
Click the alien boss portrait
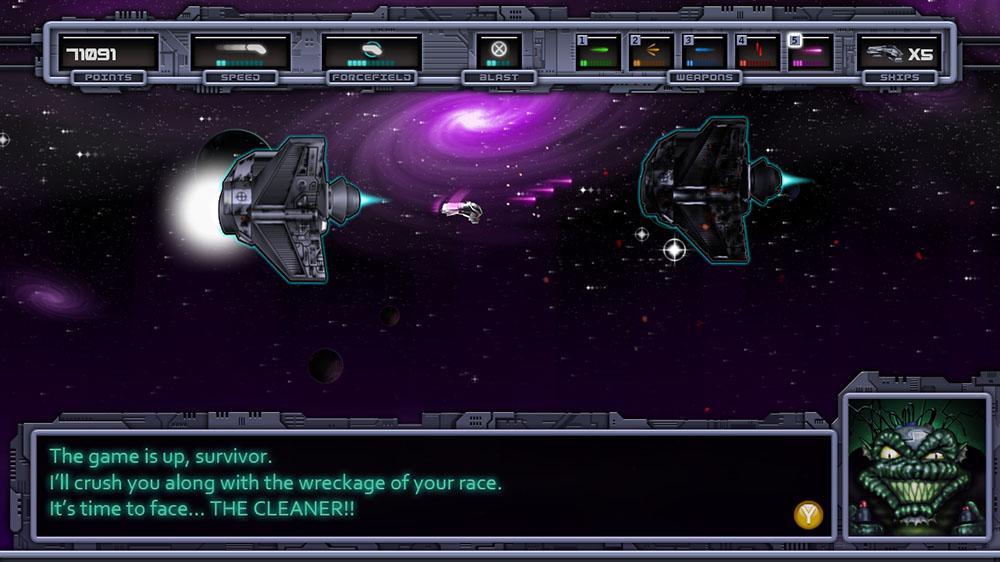[917, 466]
